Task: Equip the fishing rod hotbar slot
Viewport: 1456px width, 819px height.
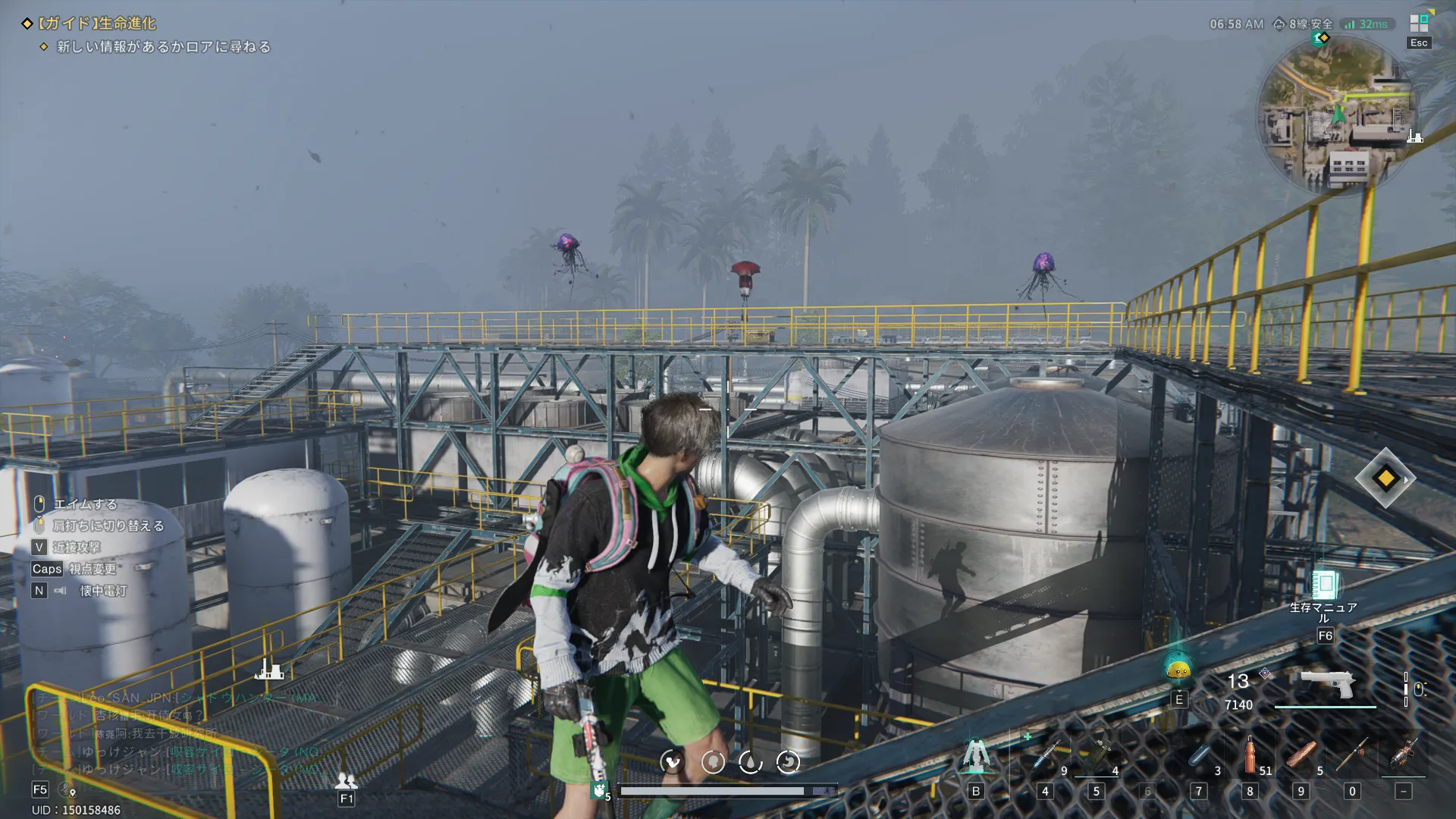Action: pos(1352,755)
